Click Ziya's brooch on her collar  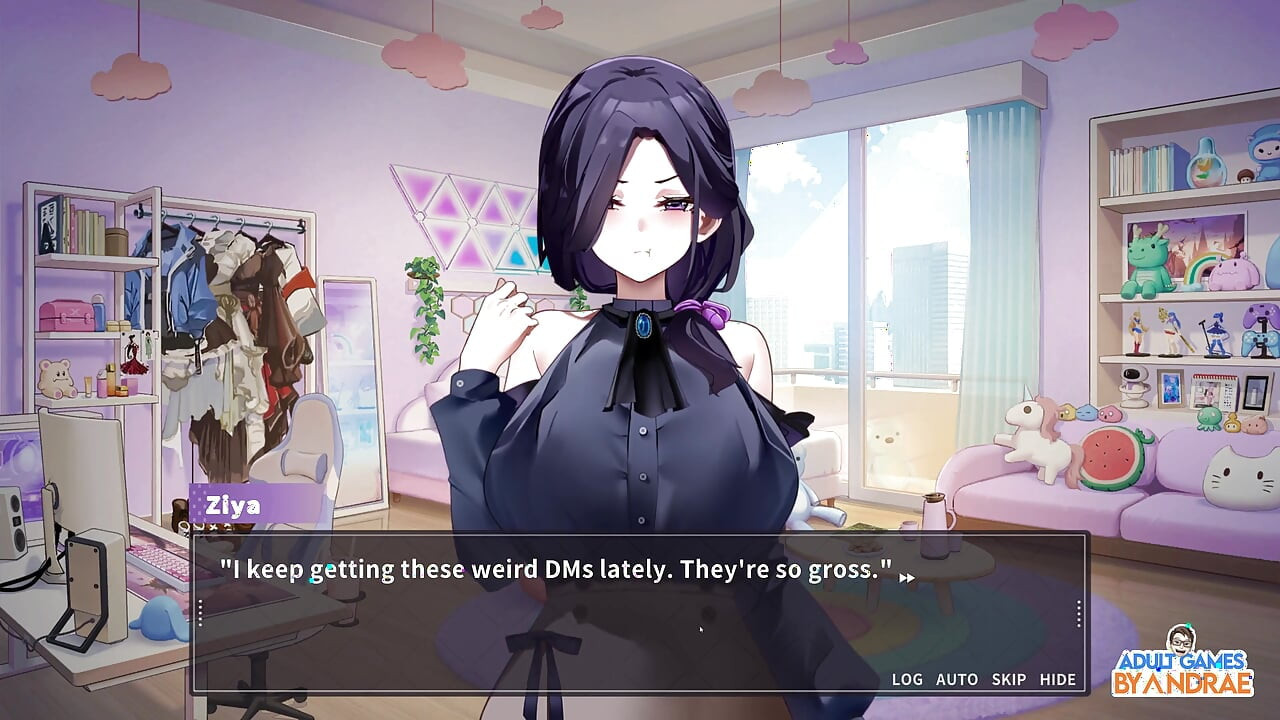click(x=644, y=323)
